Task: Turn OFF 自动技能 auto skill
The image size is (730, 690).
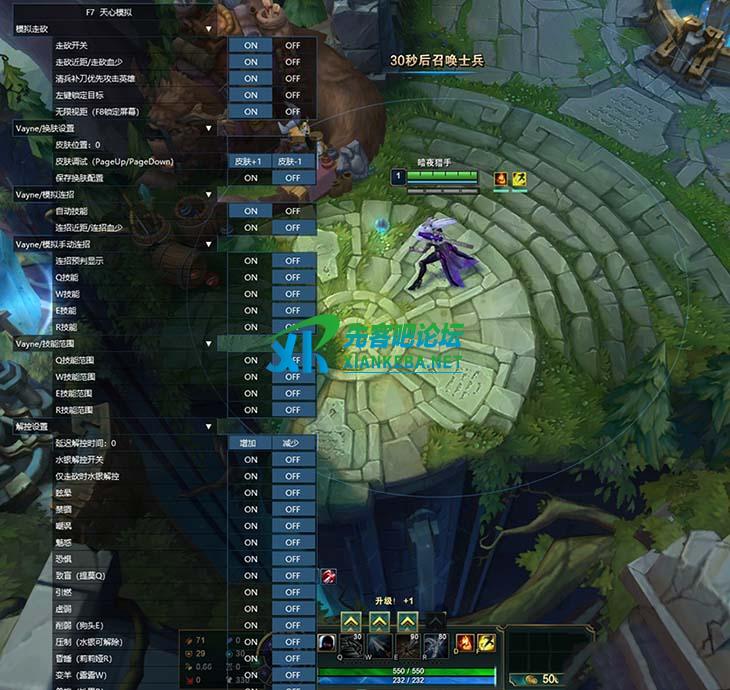Action: [292, 211]
